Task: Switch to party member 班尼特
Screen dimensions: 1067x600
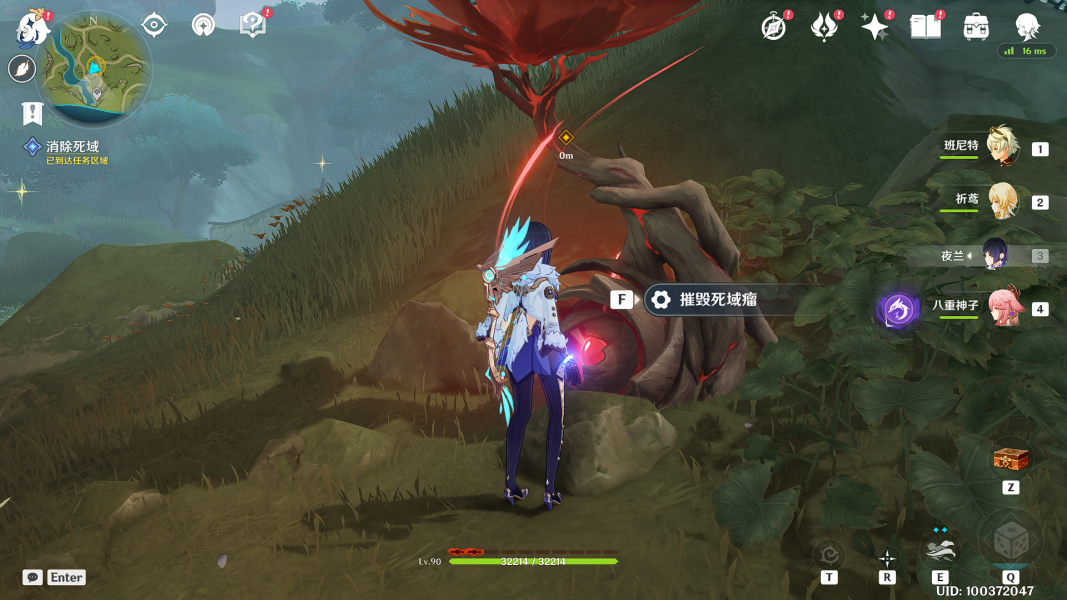Action: pos(1001,148)
